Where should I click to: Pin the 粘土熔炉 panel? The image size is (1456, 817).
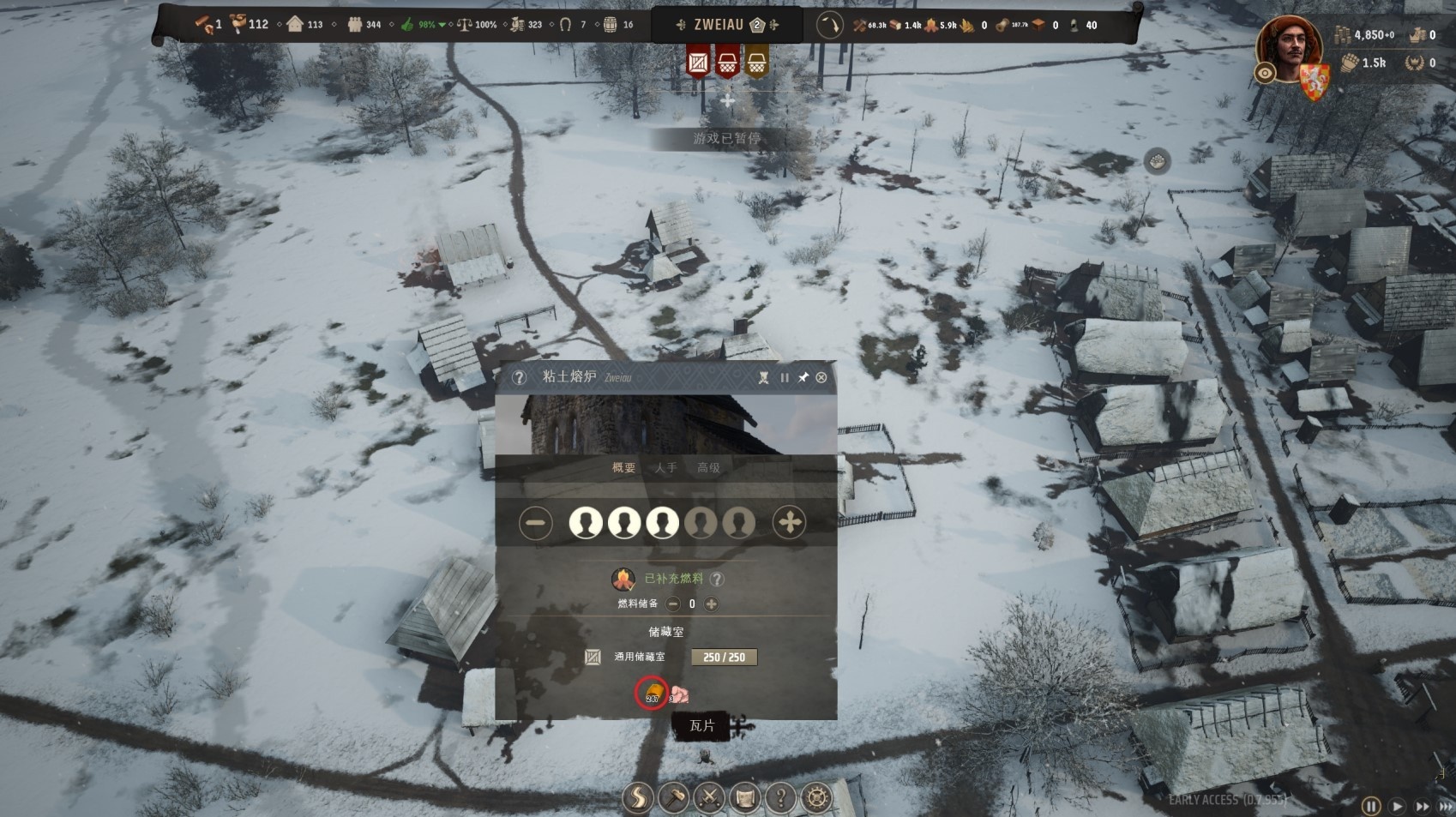tap(803, 377)
